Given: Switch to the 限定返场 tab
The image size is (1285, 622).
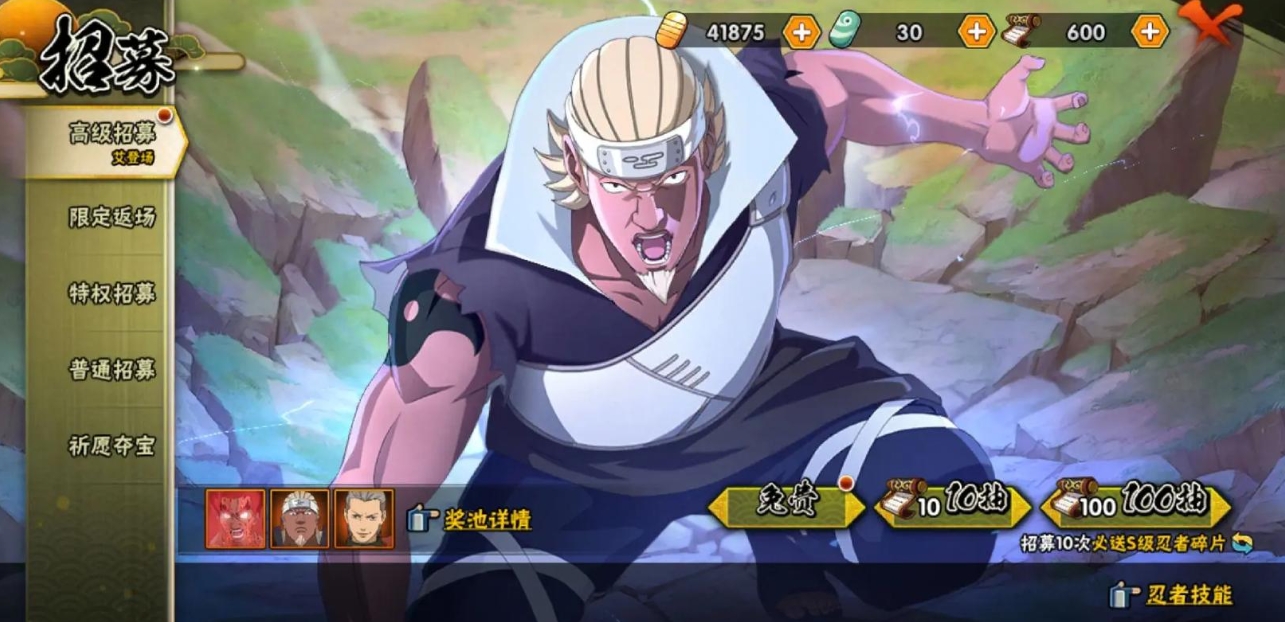Looking at the screenshot, I should point(112,217).
